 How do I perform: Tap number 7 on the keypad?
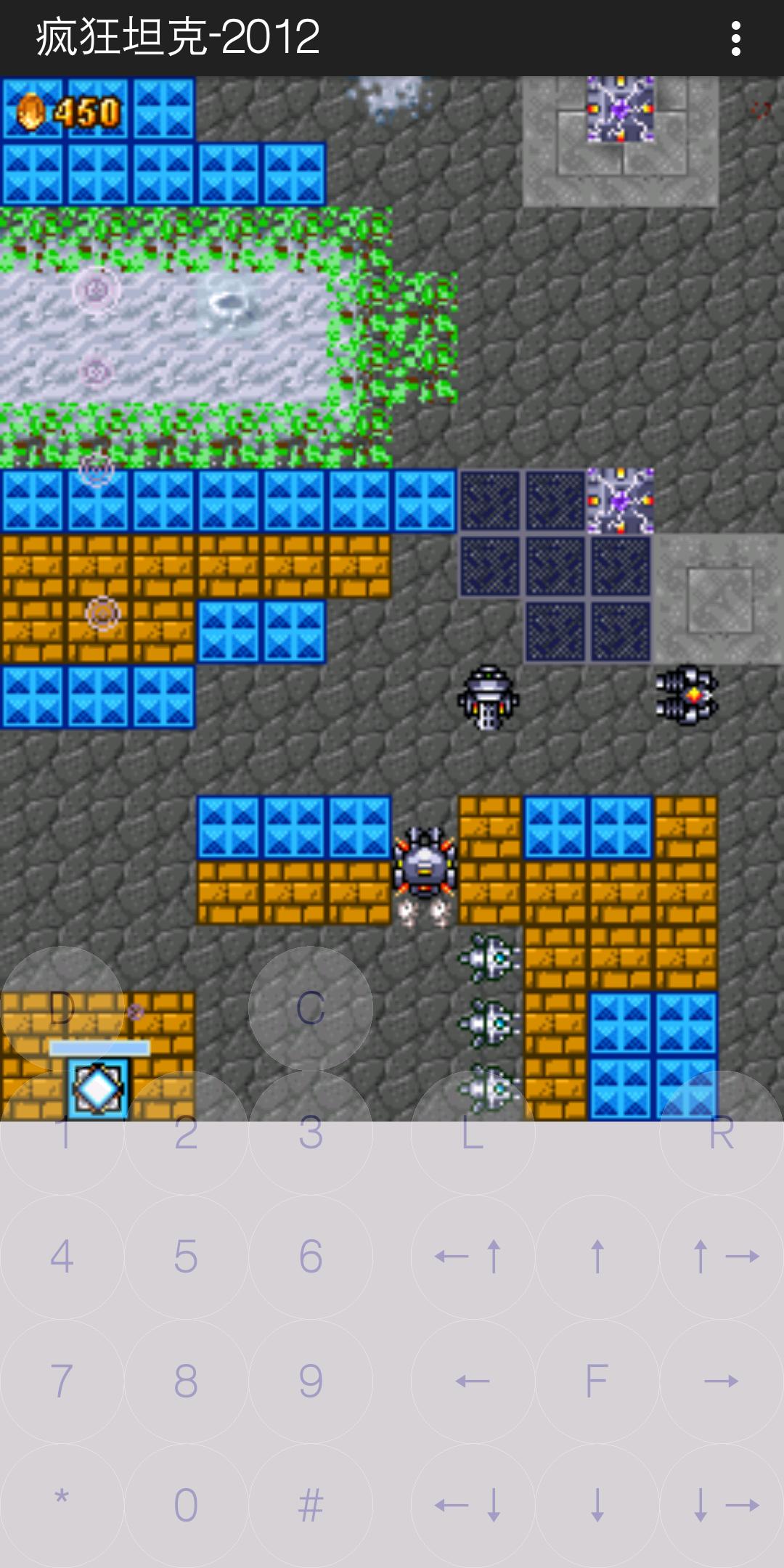[62, 1381]
